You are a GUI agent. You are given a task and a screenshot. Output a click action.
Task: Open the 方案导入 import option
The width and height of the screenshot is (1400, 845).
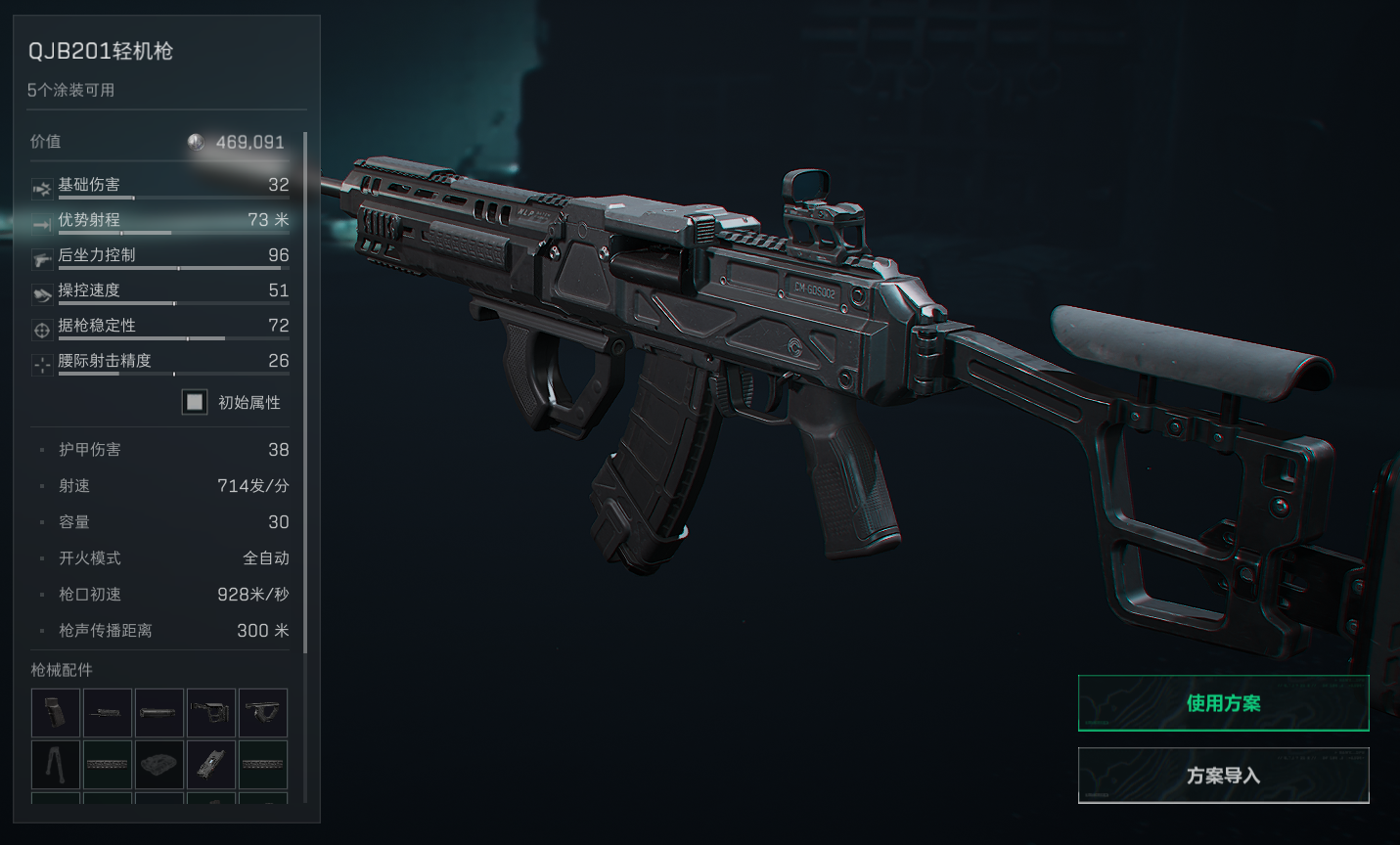coord(1223,775)
